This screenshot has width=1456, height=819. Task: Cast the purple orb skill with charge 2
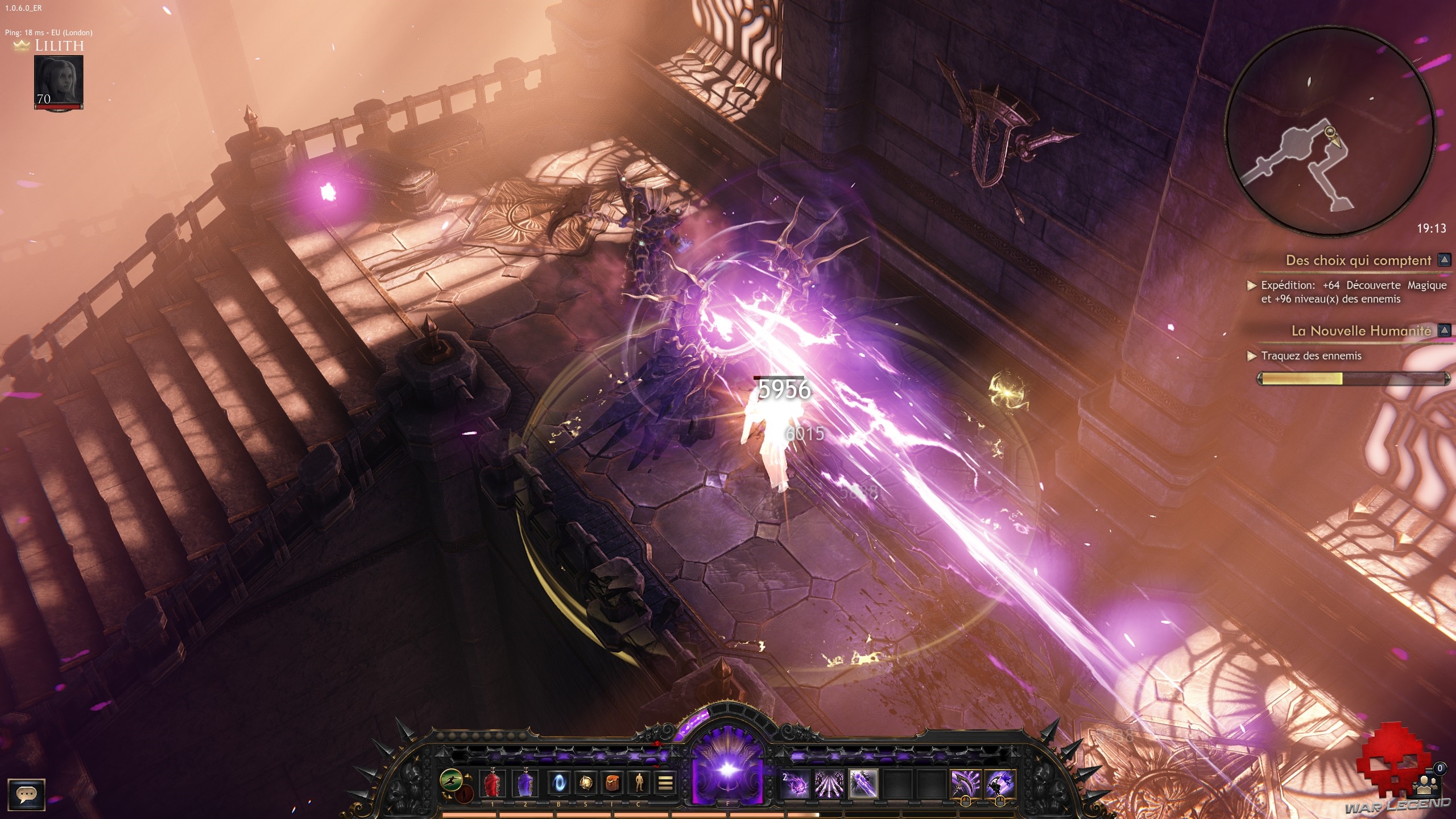(795, 784)
